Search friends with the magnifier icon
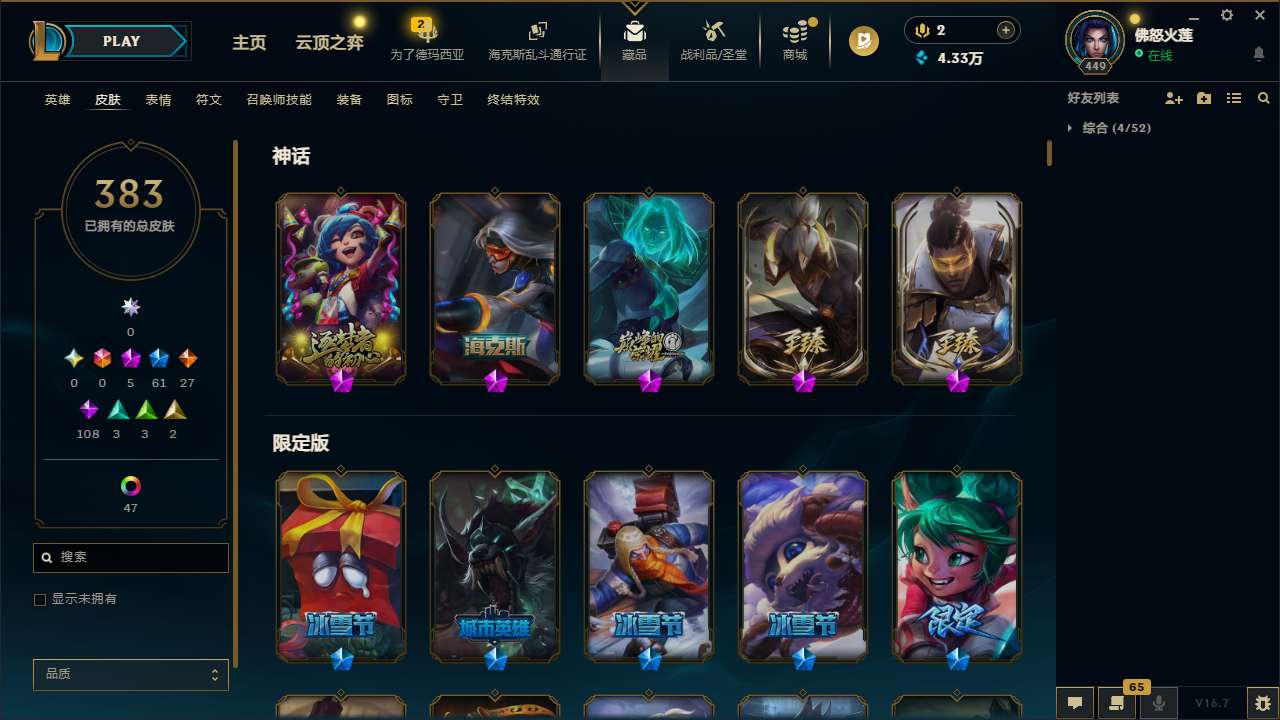Screen dimensions: 1280x720 pos(1263,98)
